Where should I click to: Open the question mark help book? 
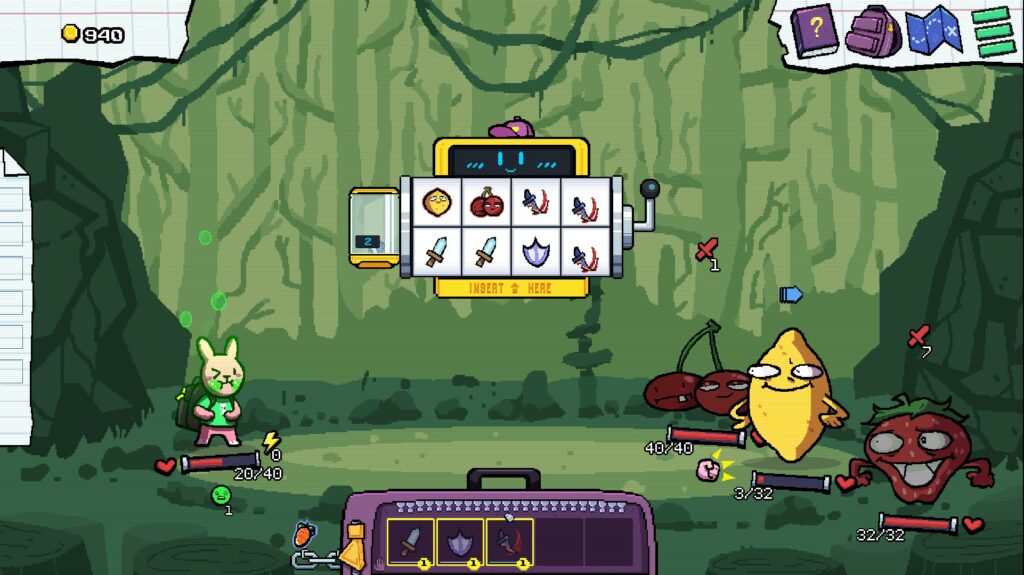click(x=813, y=31)
